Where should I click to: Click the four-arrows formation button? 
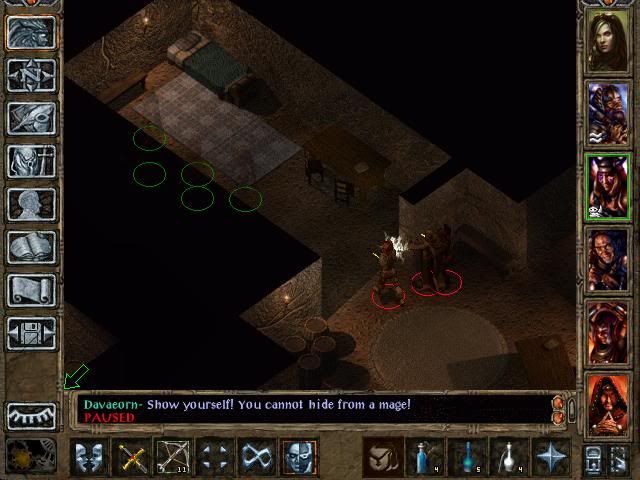click(x=216, y=458)
